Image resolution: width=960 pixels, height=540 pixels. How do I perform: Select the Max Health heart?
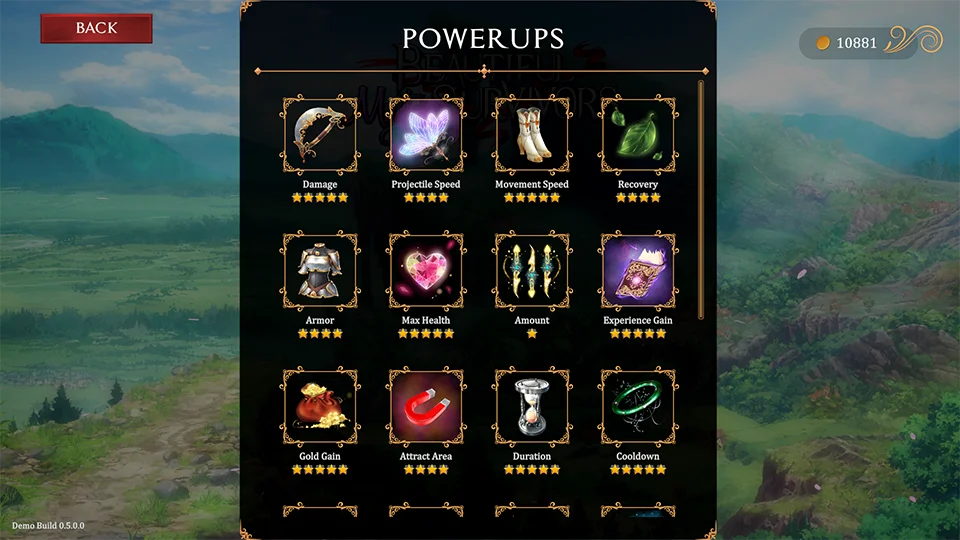pyautogui.click(x=426, y=271)
